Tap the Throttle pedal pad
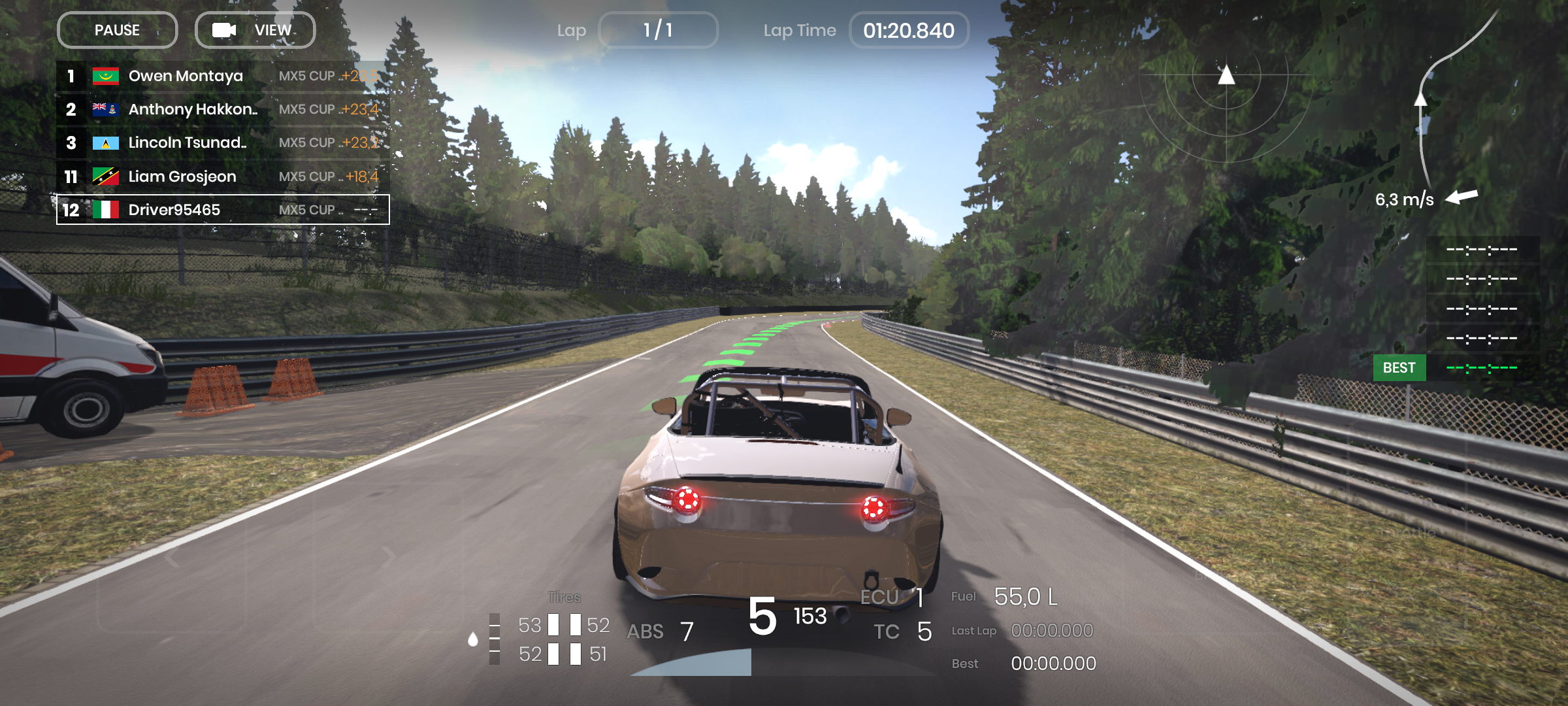The image size is (1568, 706). pos(1408,533)
